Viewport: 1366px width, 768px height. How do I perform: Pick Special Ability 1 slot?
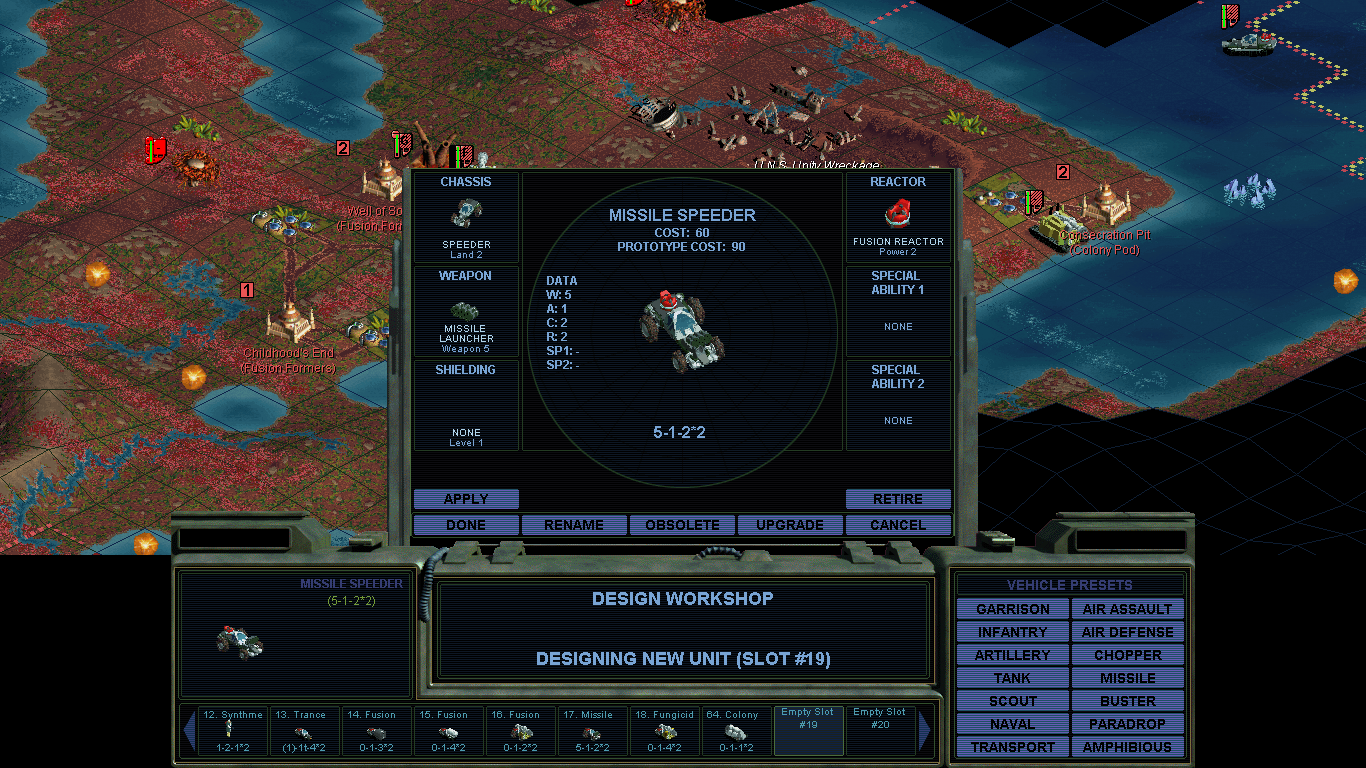pyautogui.click(x=898, y=311)
